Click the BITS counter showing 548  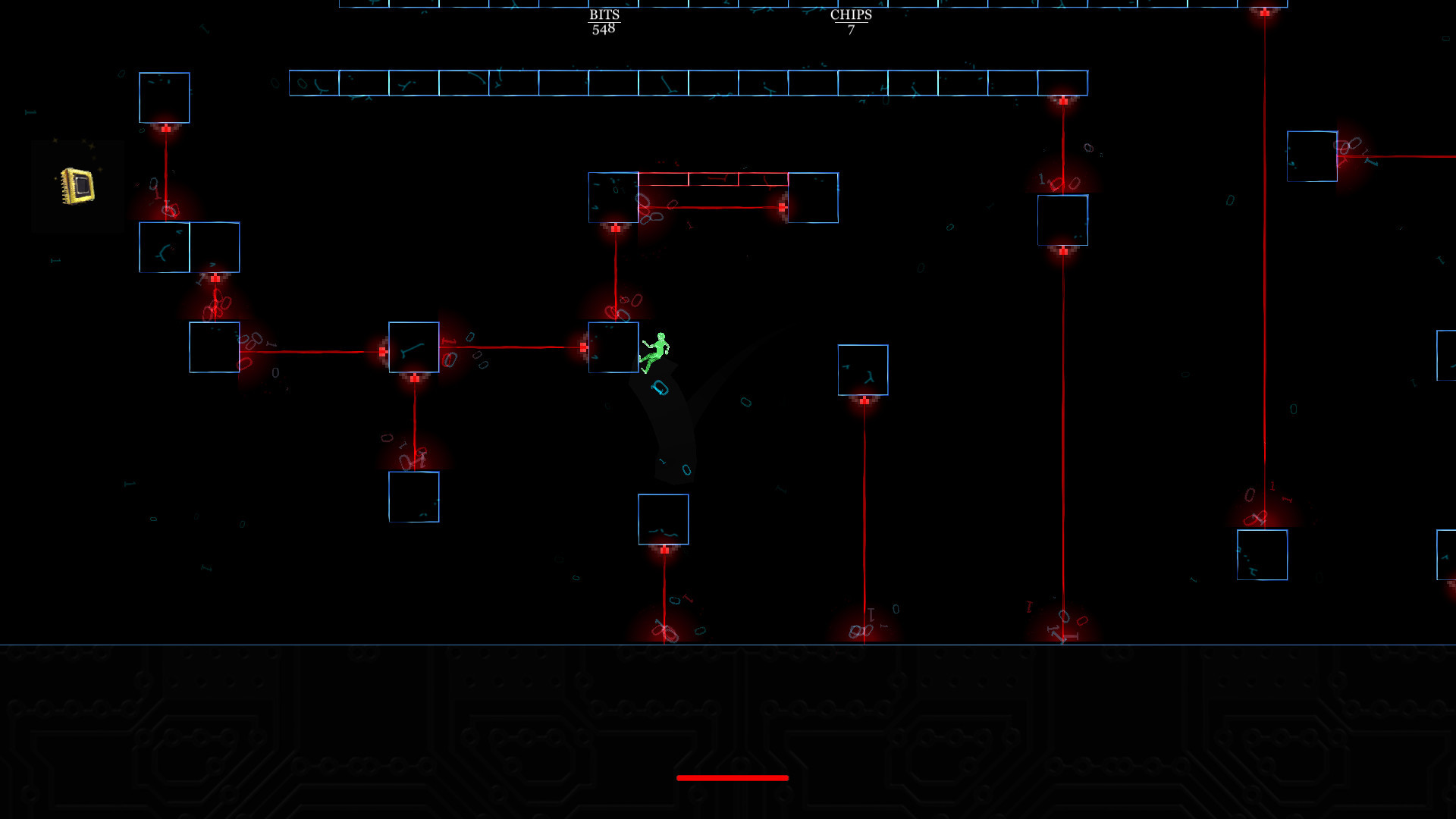(603, 20)
